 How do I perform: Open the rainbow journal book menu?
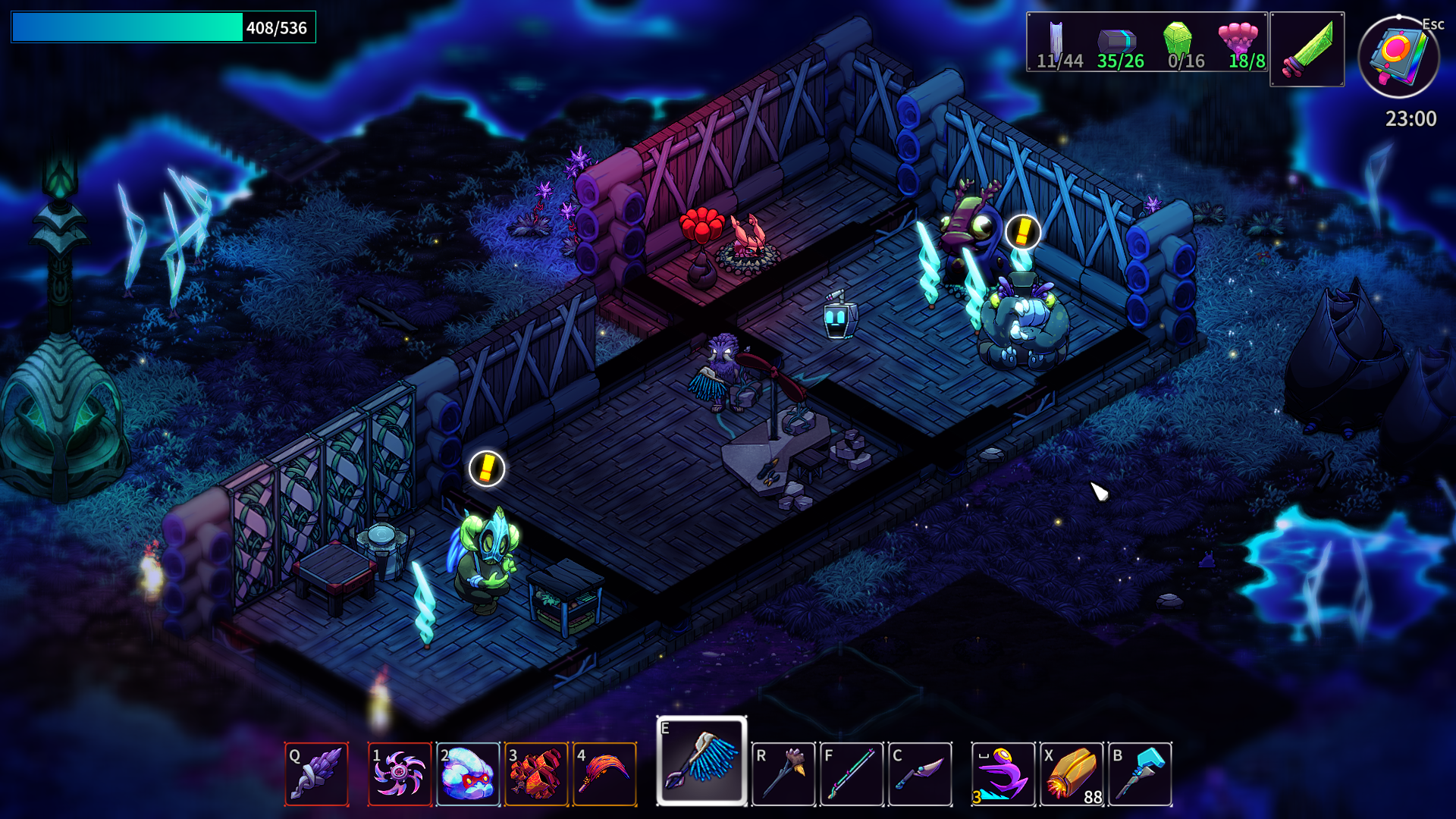pyautogui.click(x=1398, y=58)
